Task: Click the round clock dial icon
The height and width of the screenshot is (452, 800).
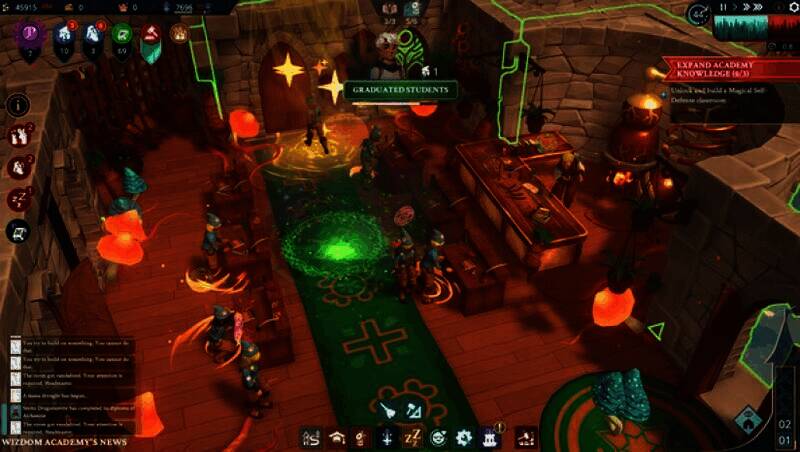Action: point(698,15)
